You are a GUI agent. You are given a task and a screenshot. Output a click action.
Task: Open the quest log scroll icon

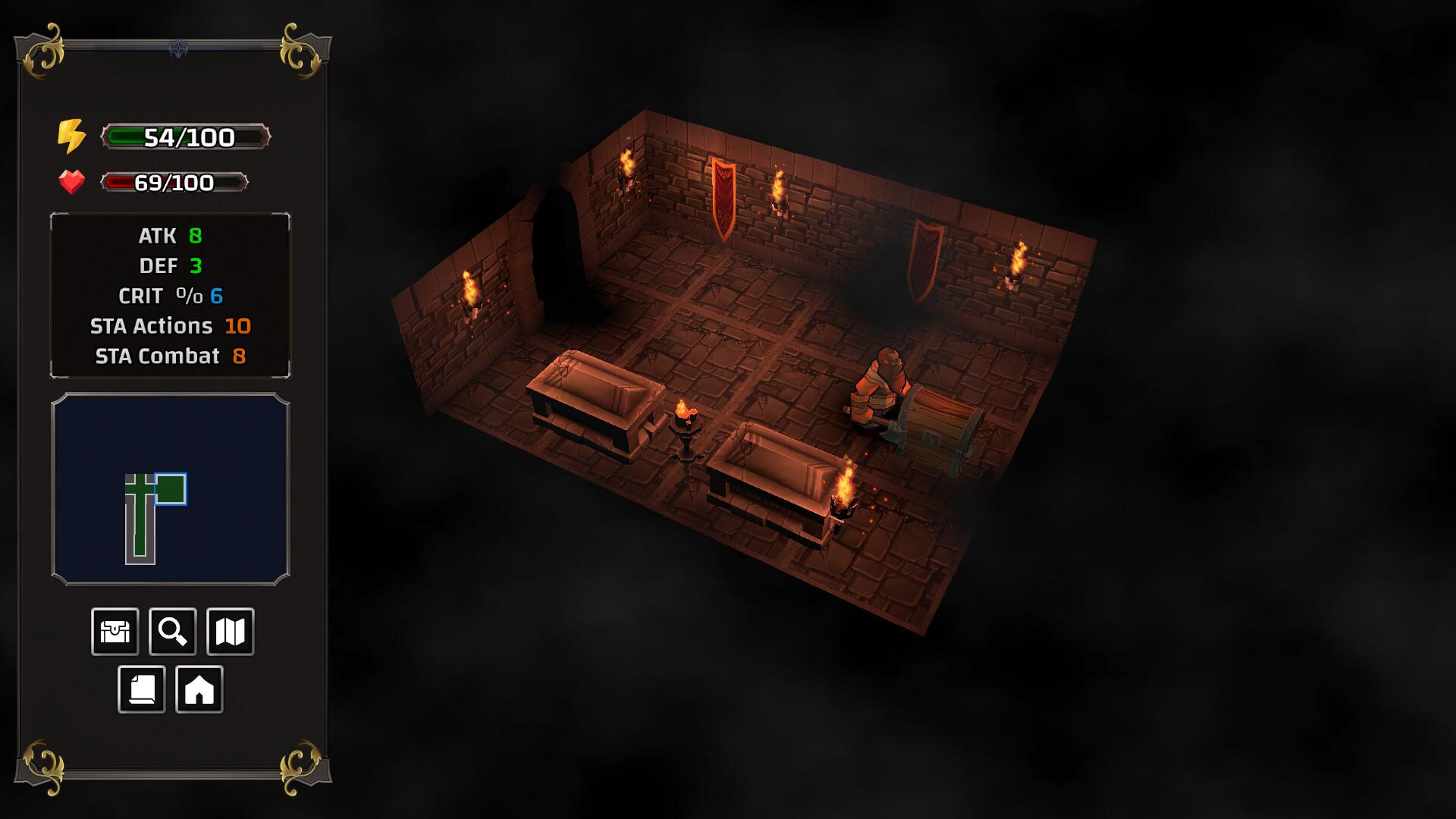(x=143, y=689)
